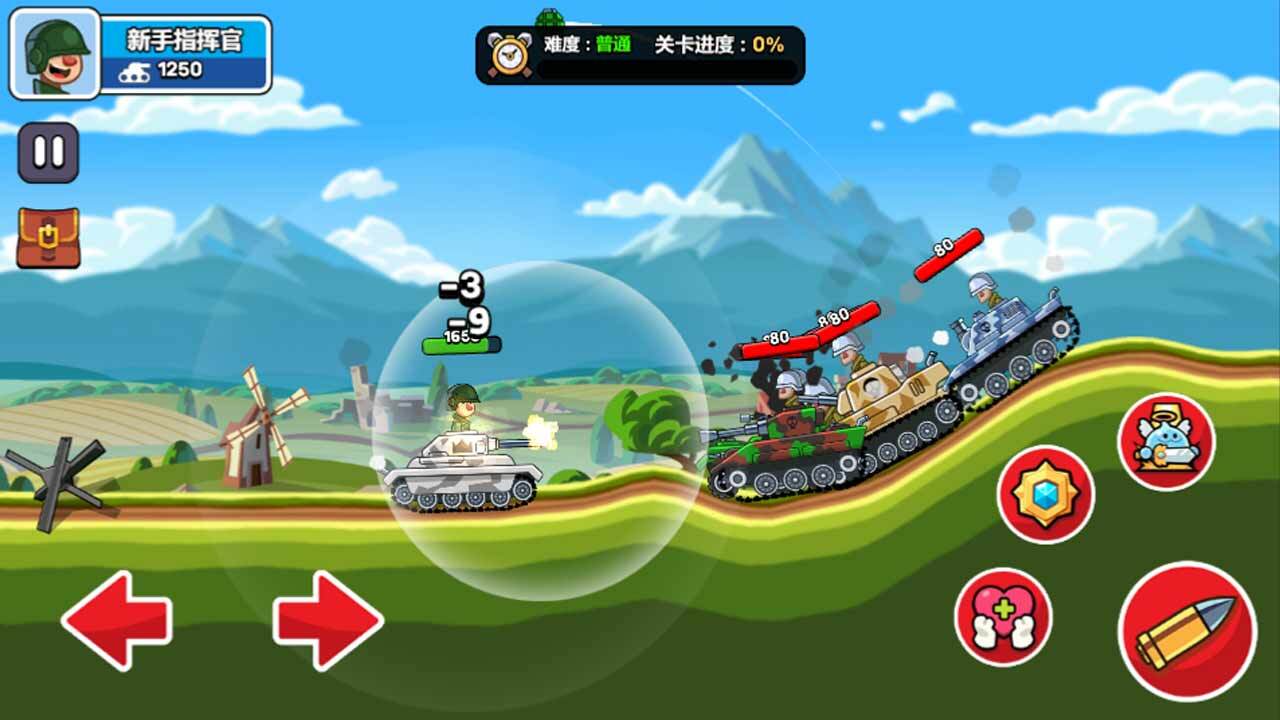Use the heart healing skill
This screenshot has width=1280, height=720.
tap(1002, 617)
